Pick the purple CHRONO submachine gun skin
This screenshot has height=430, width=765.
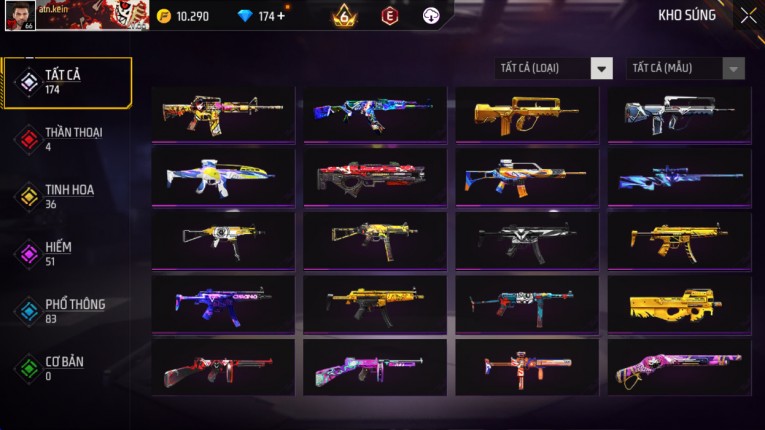223,304
